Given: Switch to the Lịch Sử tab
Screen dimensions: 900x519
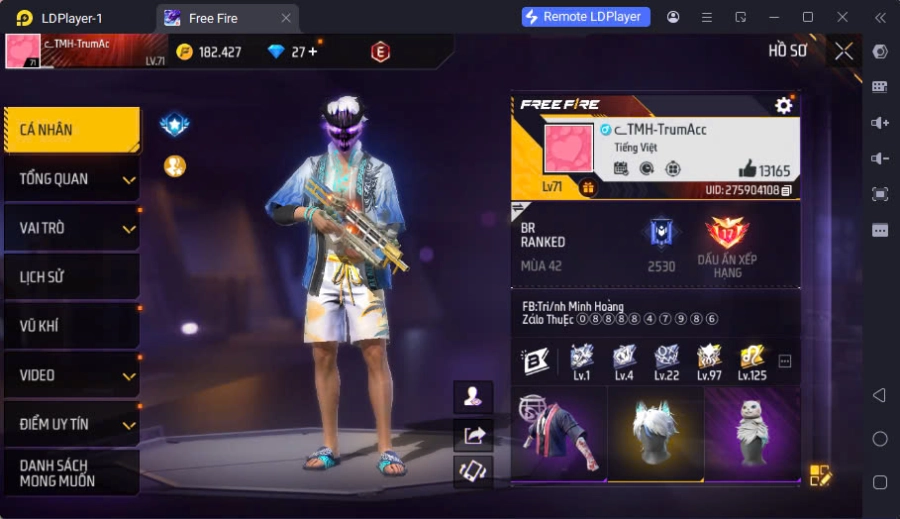Looking at the screenshot, I should click(x=71, y=277).
